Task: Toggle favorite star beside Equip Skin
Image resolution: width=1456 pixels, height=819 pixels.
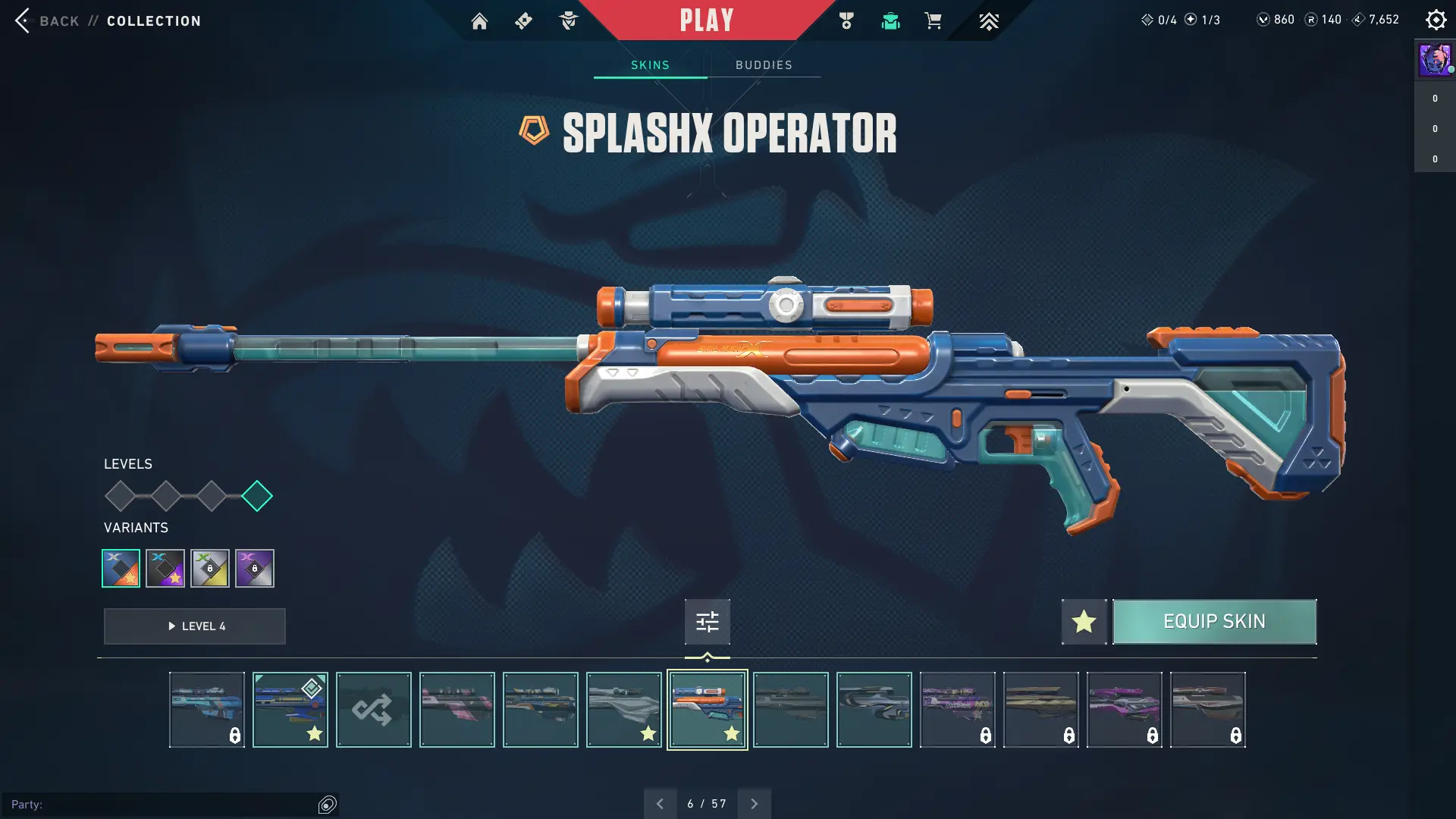Action: point(1084,622)
